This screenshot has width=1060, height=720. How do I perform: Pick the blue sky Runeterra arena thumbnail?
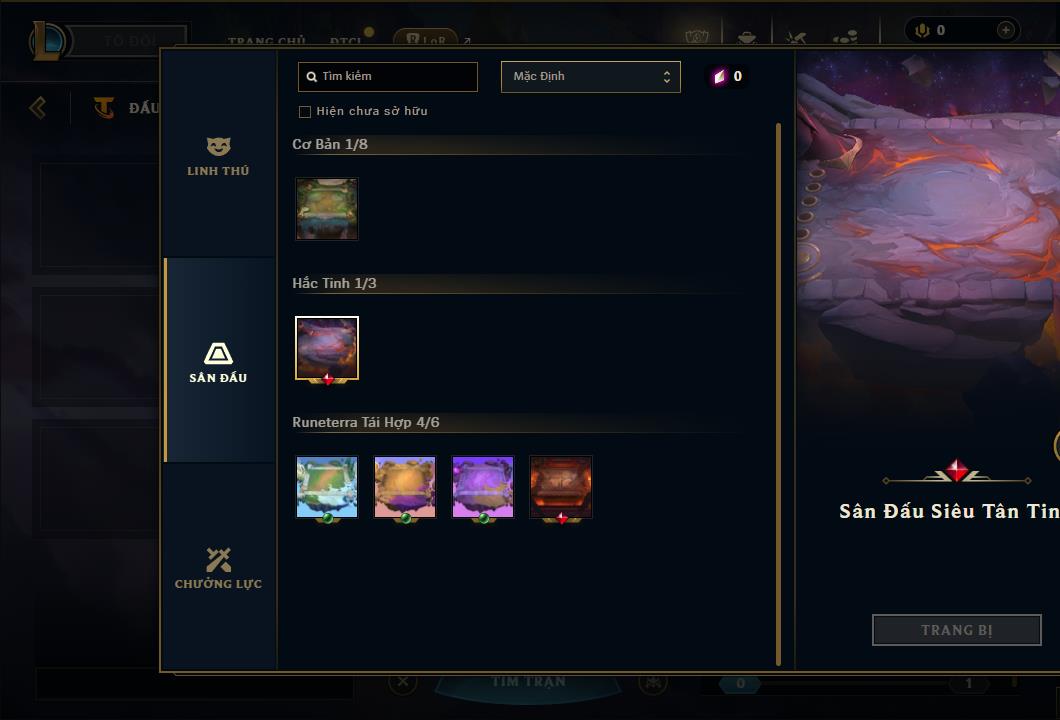327,487
